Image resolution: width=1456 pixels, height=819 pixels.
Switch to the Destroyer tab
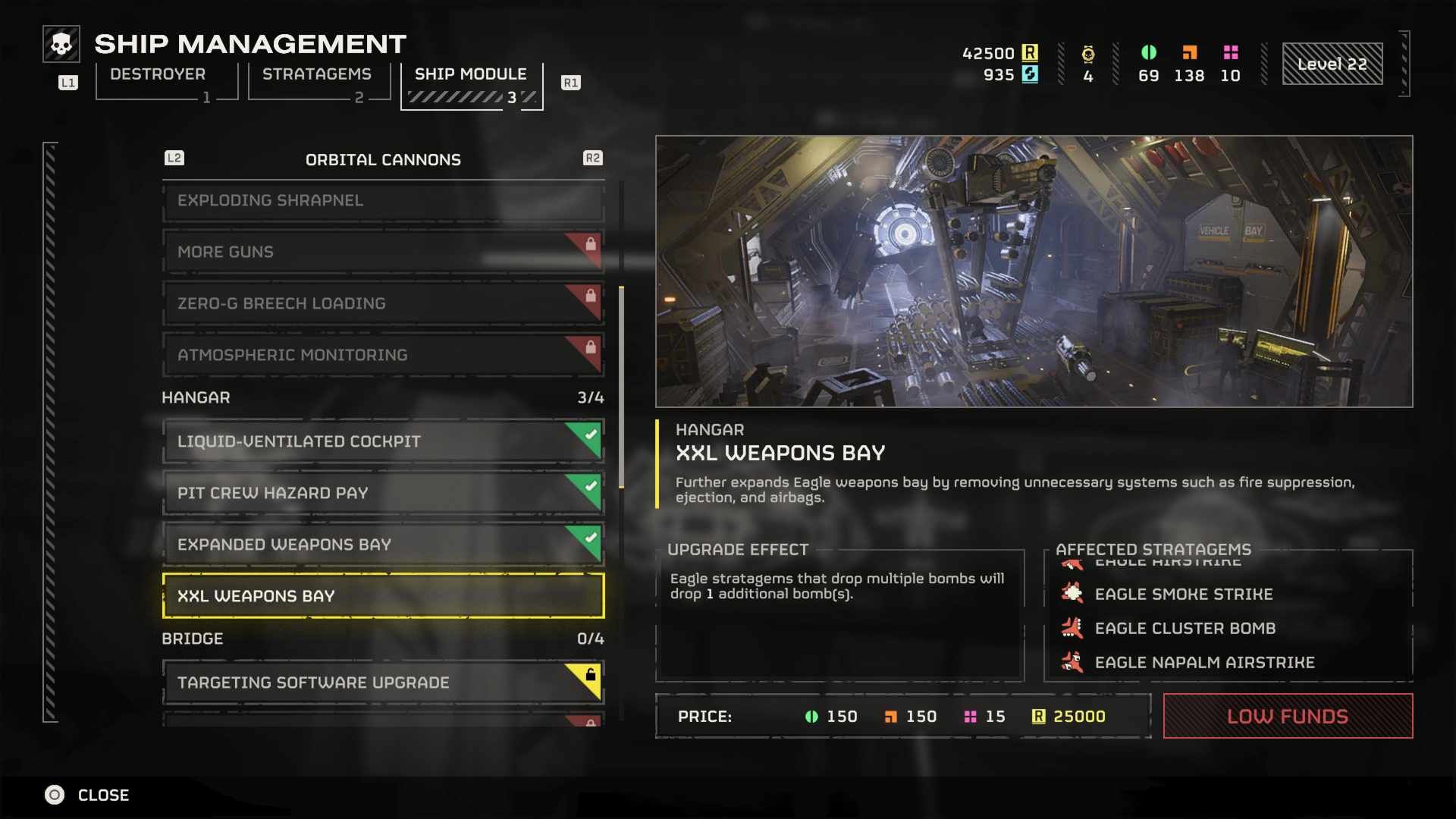click(x=158, y=75)
